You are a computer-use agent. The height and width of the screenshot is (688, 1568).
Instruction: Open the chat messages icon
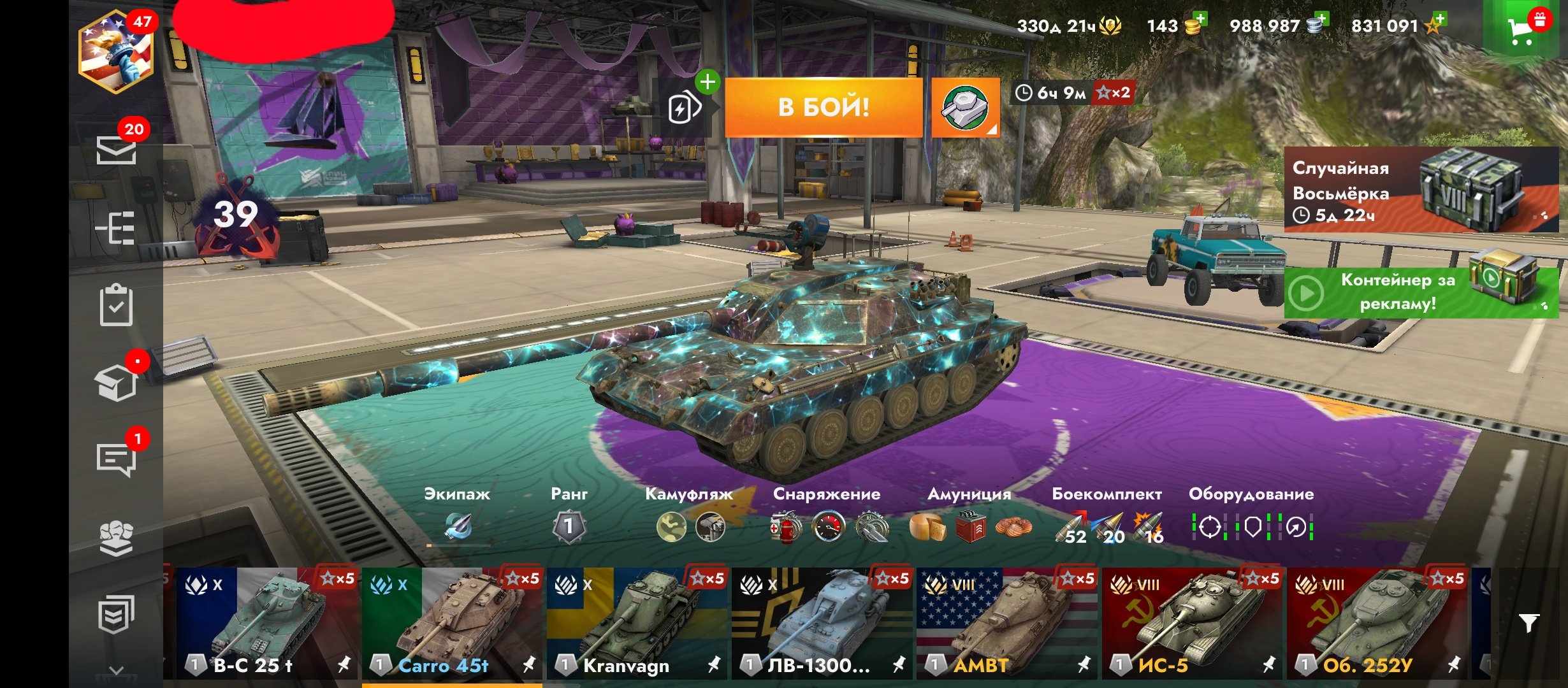point(116,459)
